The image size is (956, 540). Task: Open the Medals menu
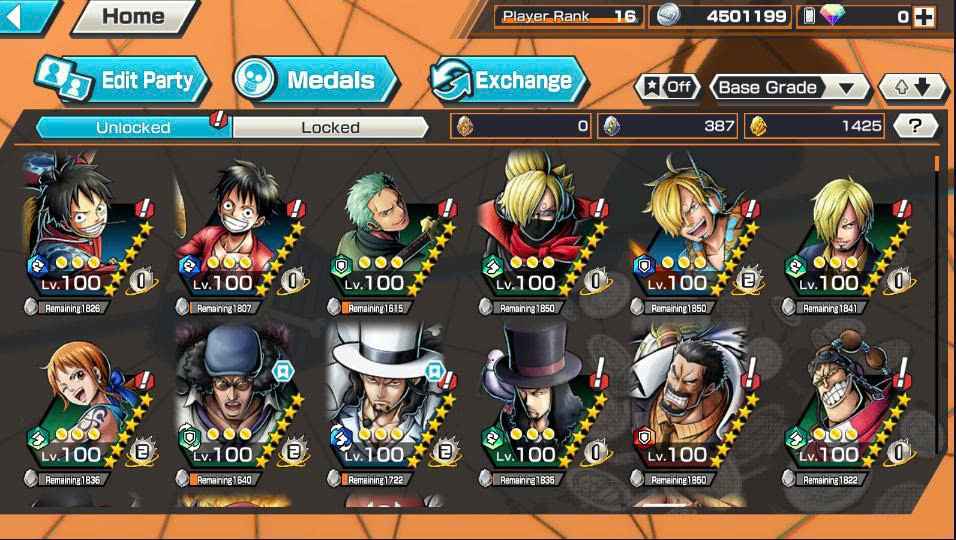coord(314,80)
